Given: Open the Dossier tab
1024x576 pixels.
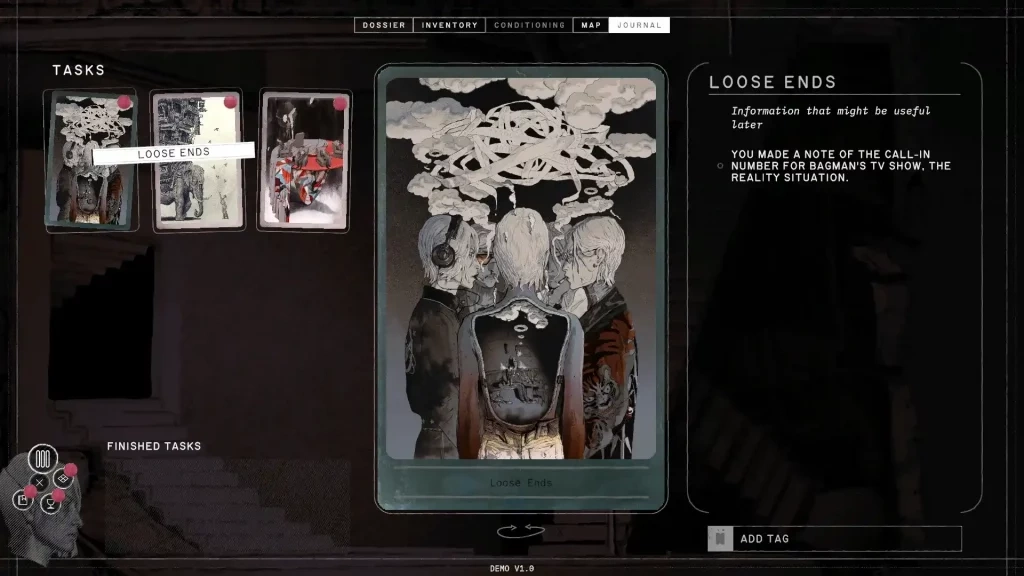Looking at the screenshot, I should pos(384,25).
